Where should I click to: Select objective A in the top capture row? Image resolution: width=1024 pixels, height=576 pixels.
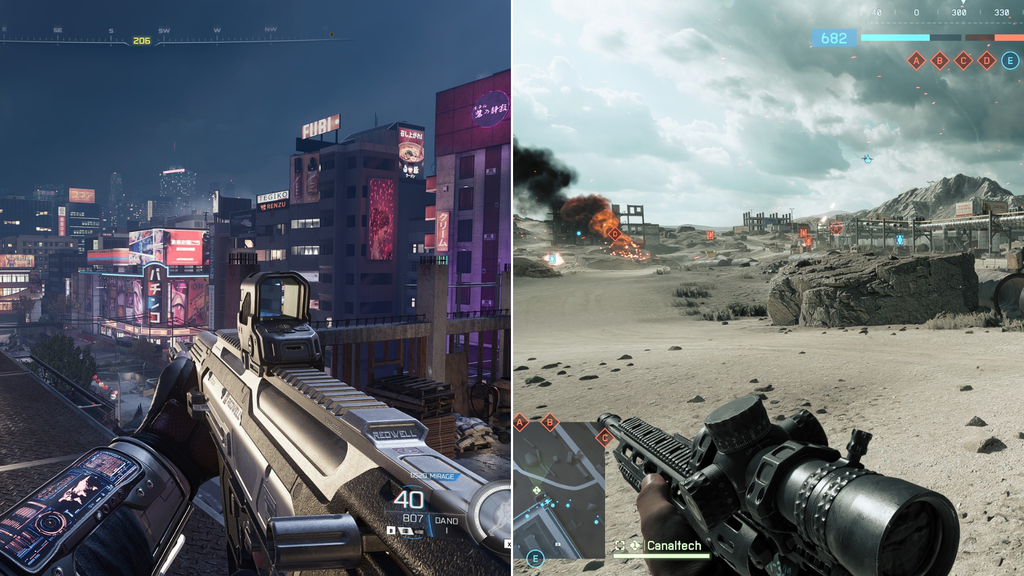pyautogui.click(x=915, y=60)
